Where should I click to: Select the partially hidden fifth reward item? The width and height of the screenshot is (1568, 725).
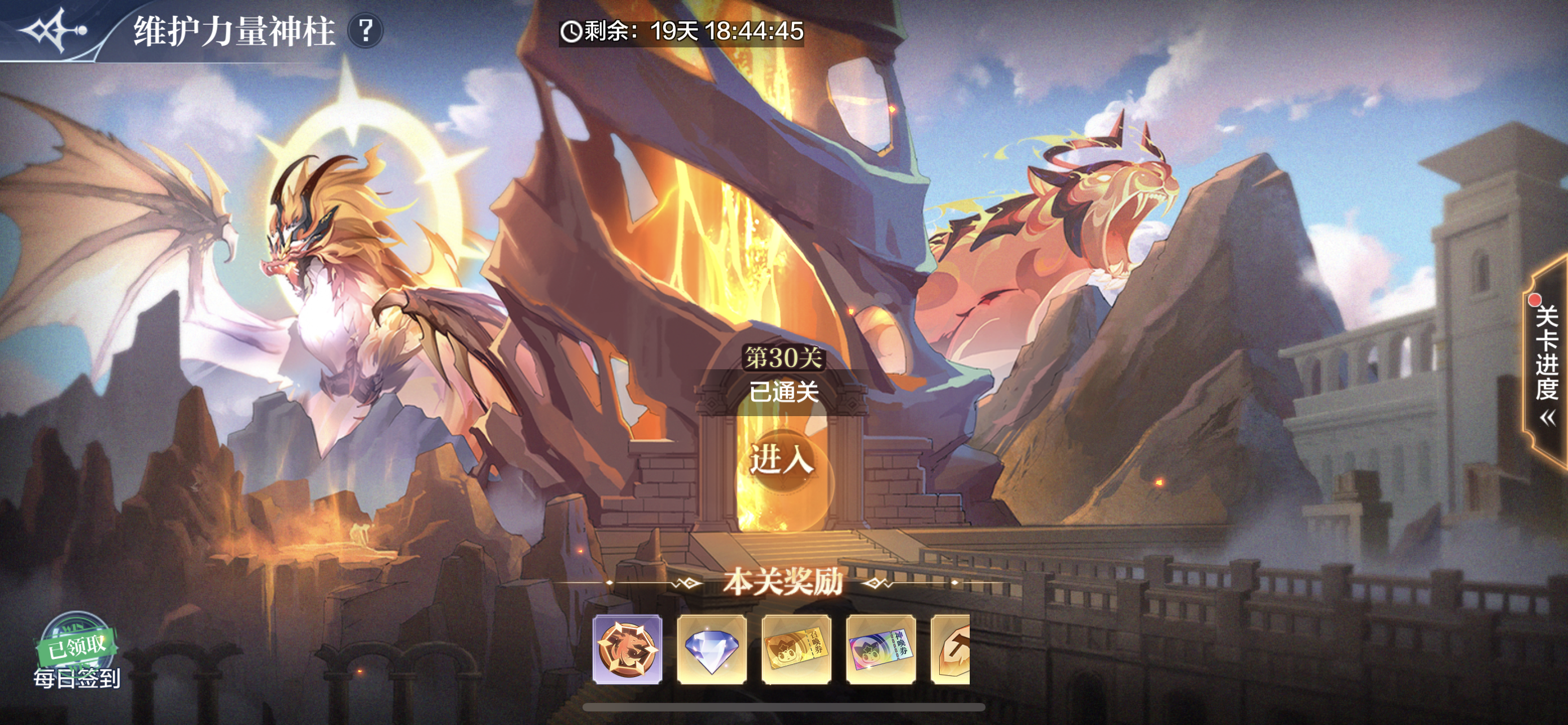(952, 649)
